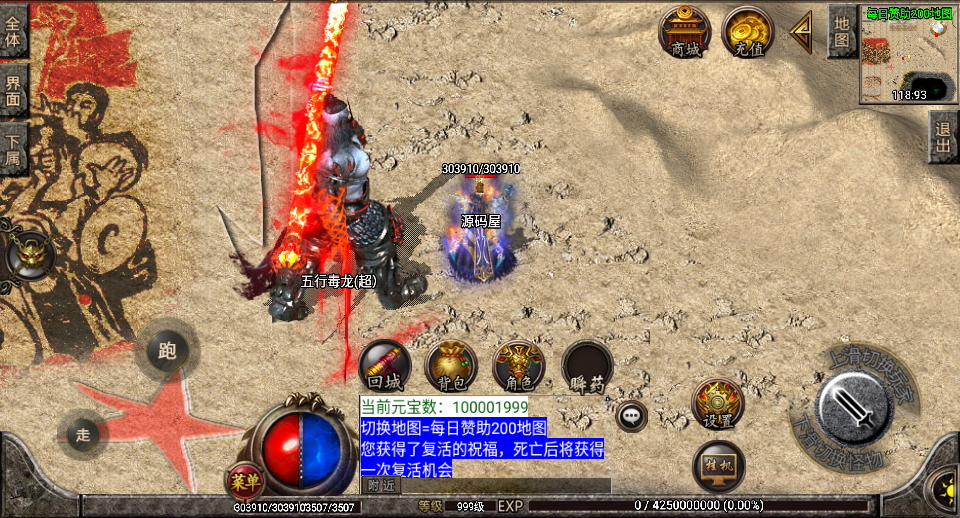The height and width of the screenshot is (518, 960).
Task: Activate the 走 walk button
Action: [x=84, y=434]
